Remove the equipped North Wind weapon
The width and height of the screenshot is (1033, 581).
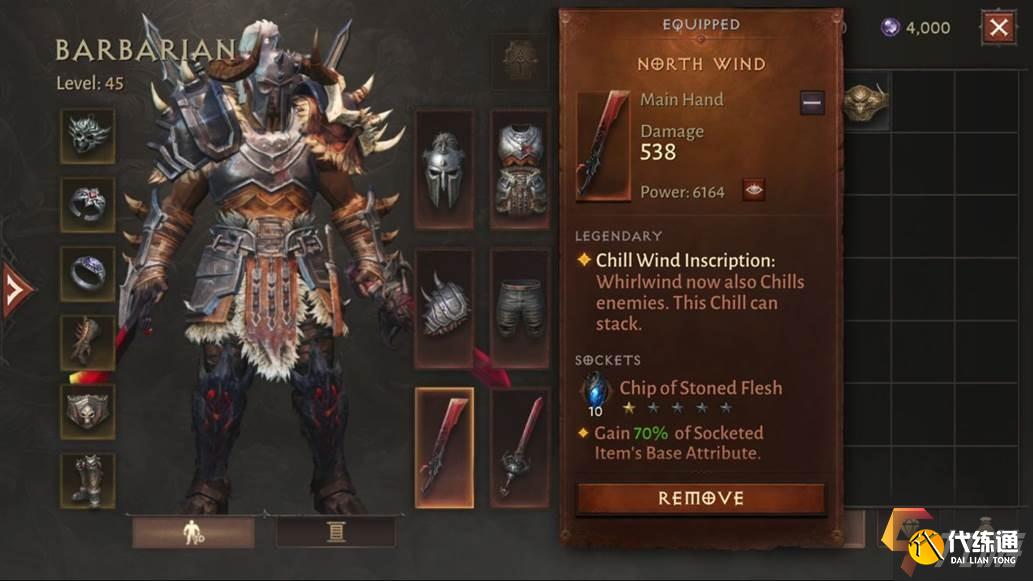(700, 498)
